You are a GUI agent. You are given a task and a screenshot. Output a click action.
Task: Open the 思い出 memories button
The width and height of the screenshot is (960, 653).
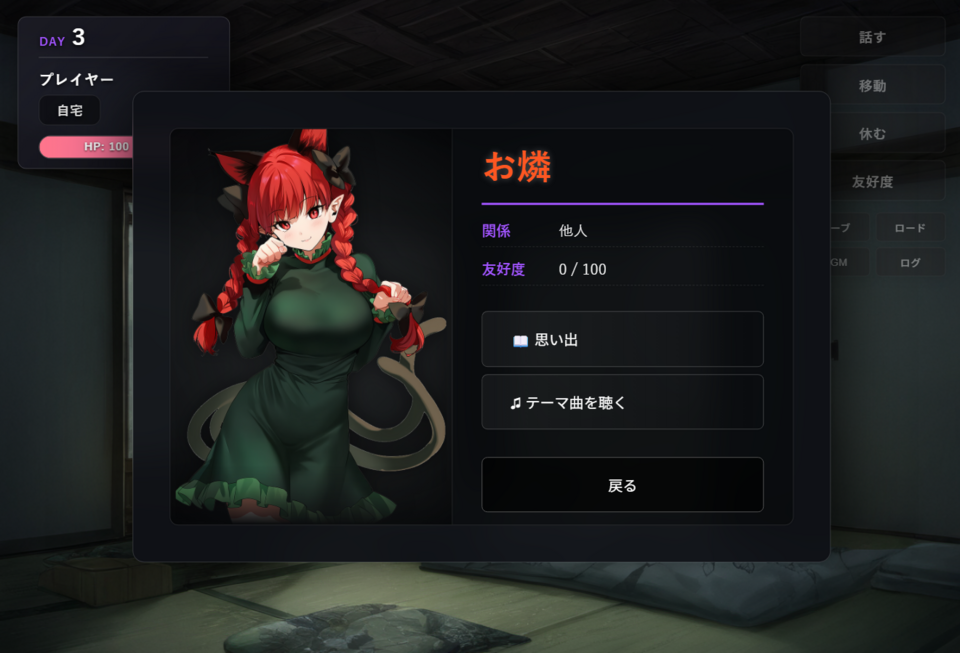(622, 340)
